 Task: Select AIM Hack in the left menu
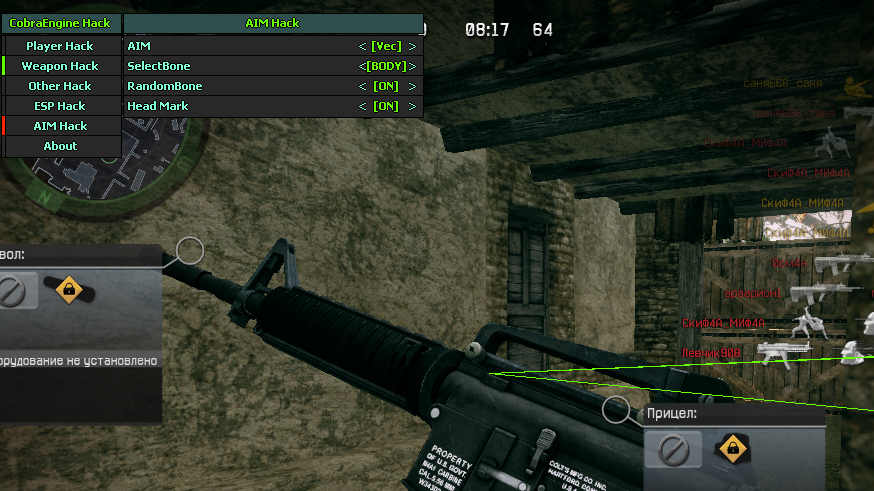[x=60, y=126]
